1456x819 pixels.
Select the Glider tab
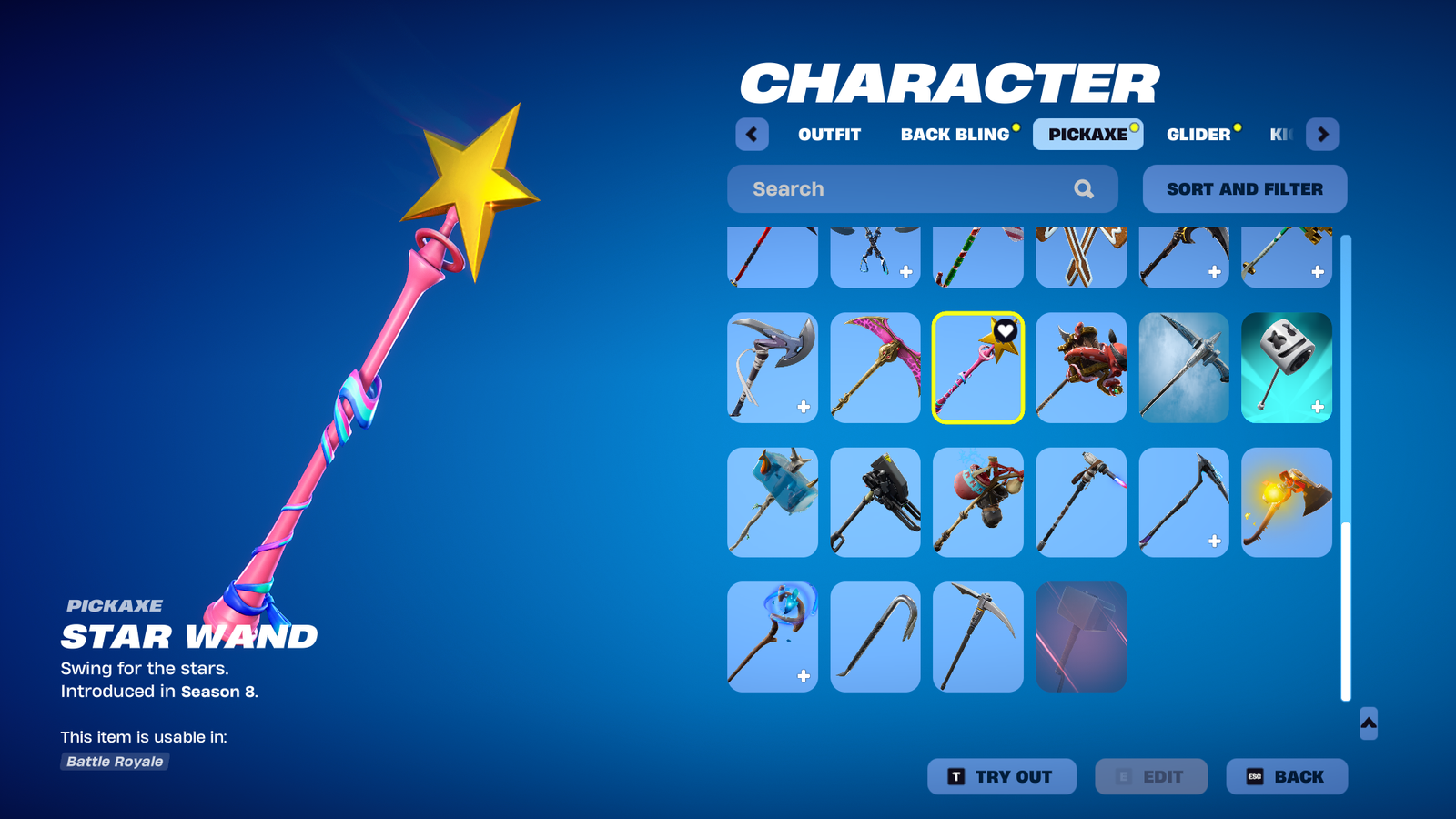pos(1198,135)
